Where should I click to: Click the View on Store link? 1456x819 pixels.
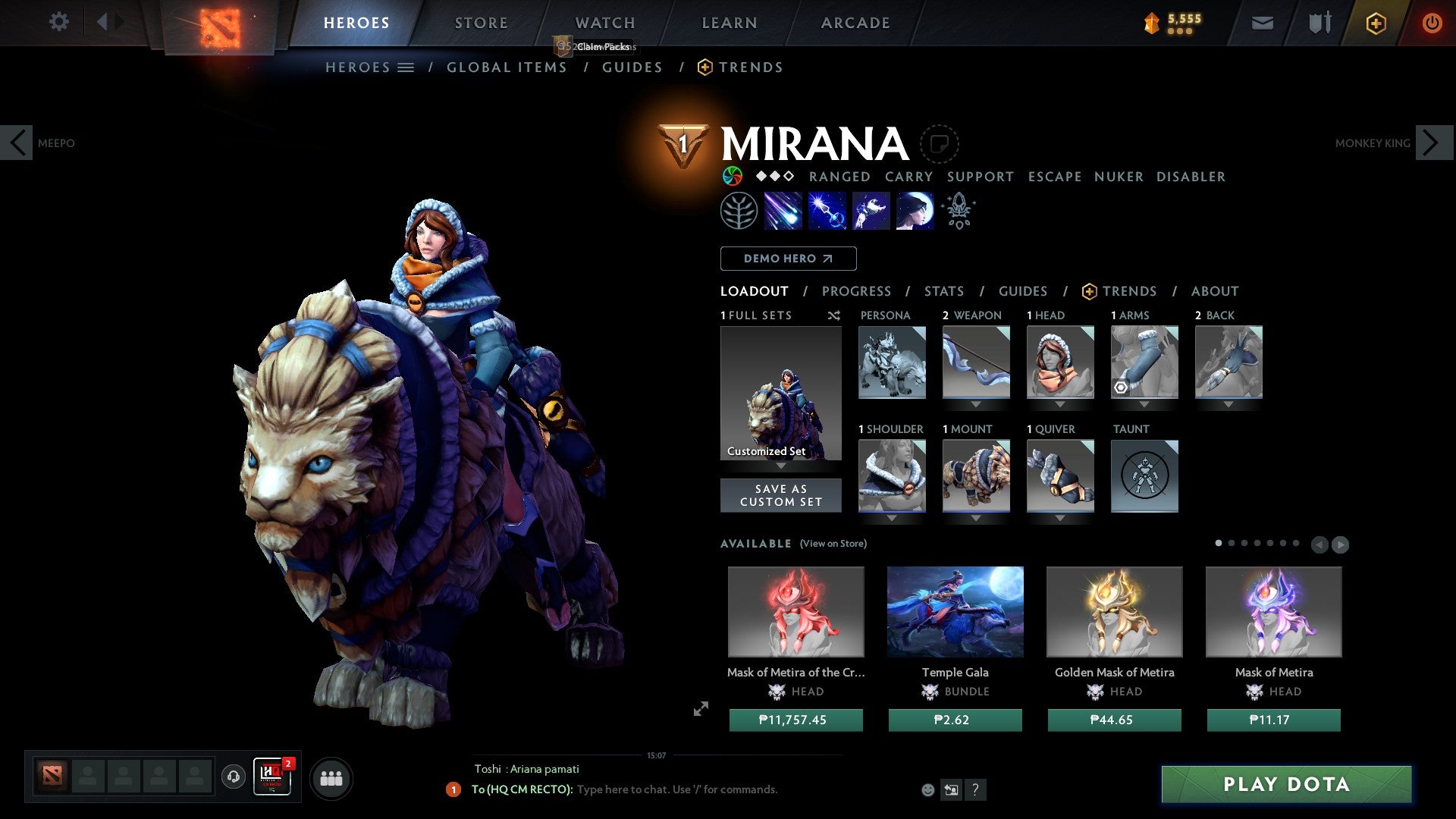[x=833, y=544]
